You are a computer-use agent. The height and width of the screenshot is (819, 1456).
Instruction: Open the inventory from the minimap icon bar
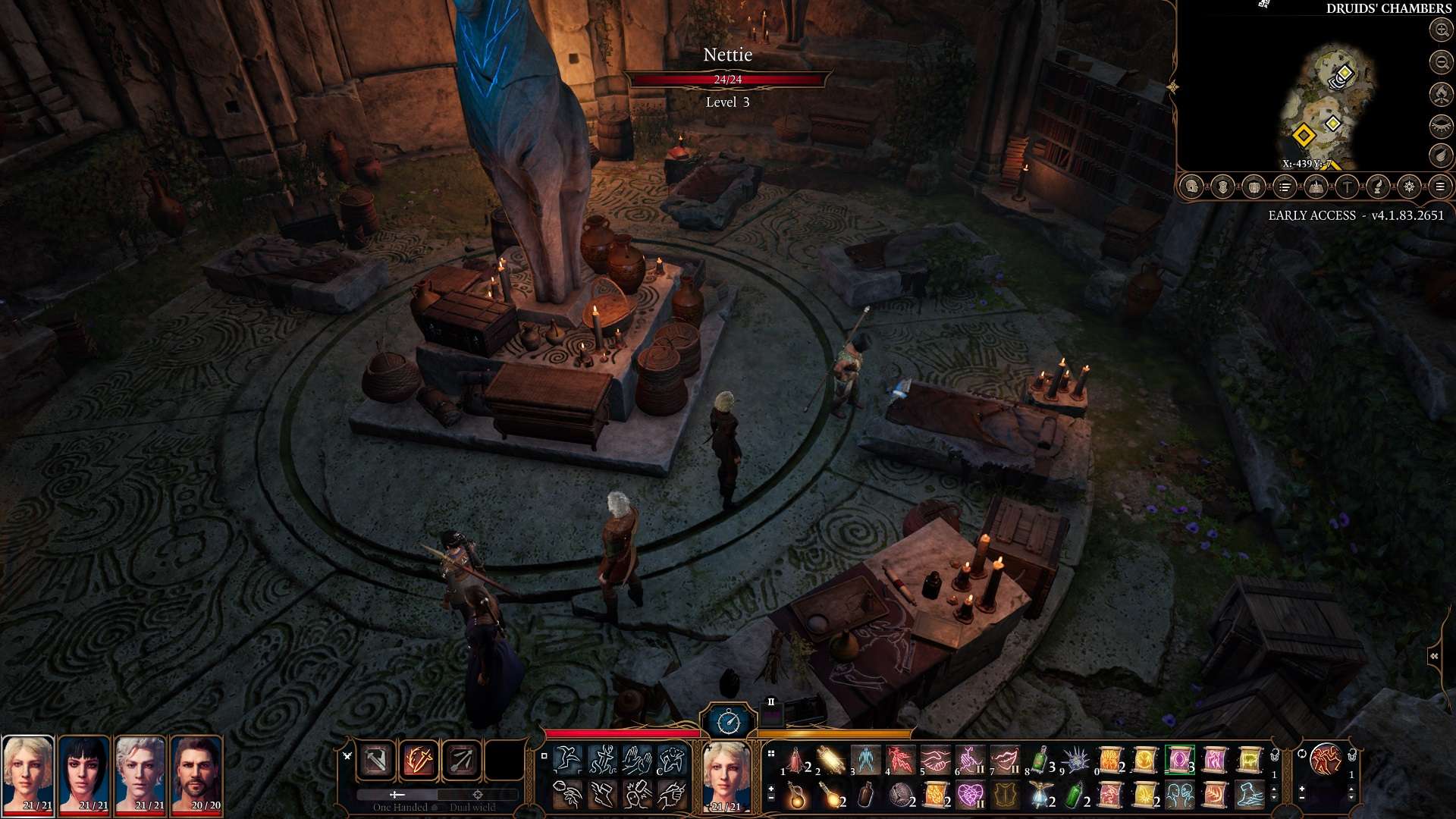pos(1252,187)
